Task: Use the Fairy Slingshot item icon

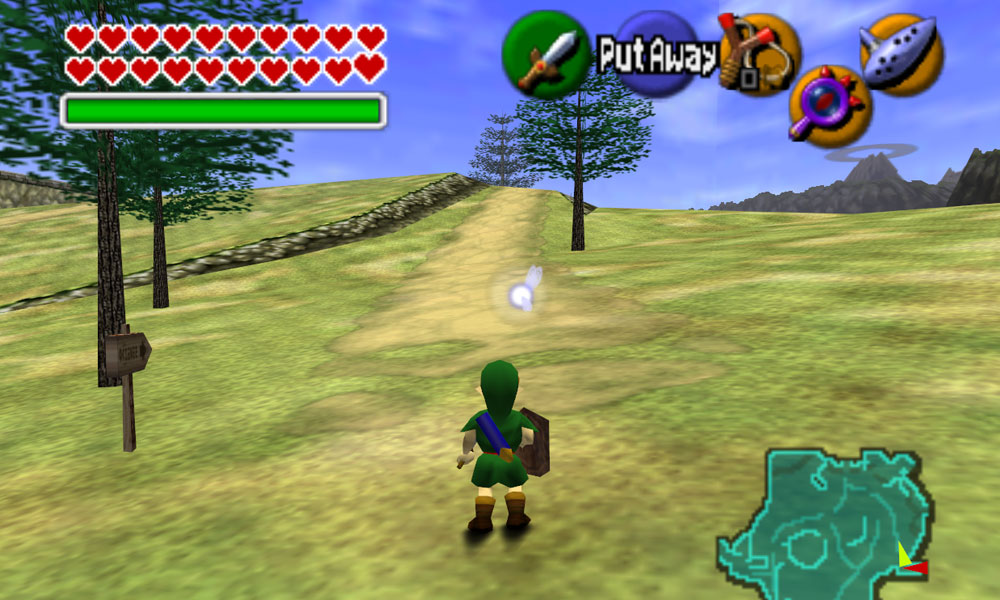Action: tap(760, 53)
